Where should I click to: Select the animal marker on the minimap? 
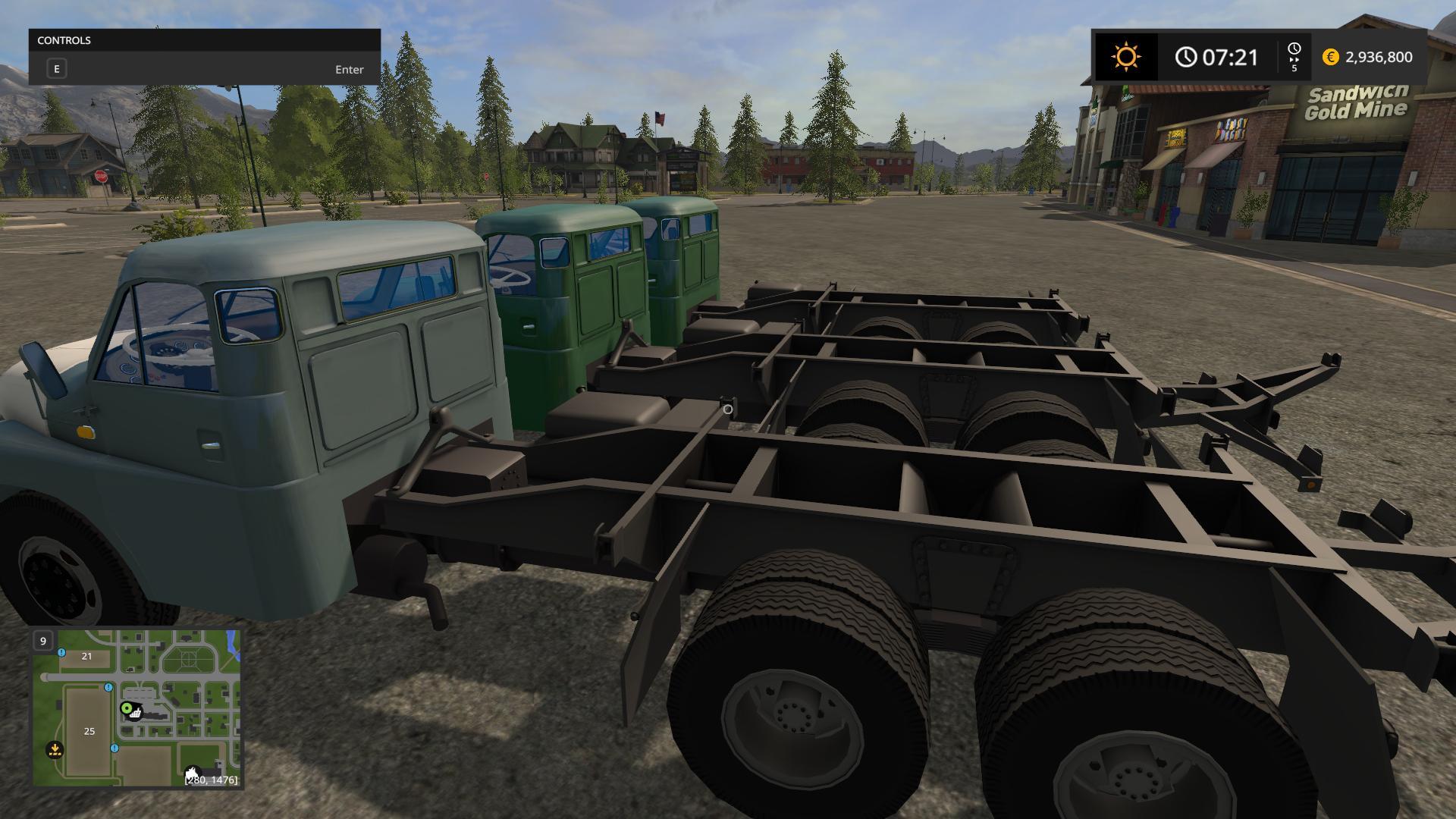pos(193,774)
